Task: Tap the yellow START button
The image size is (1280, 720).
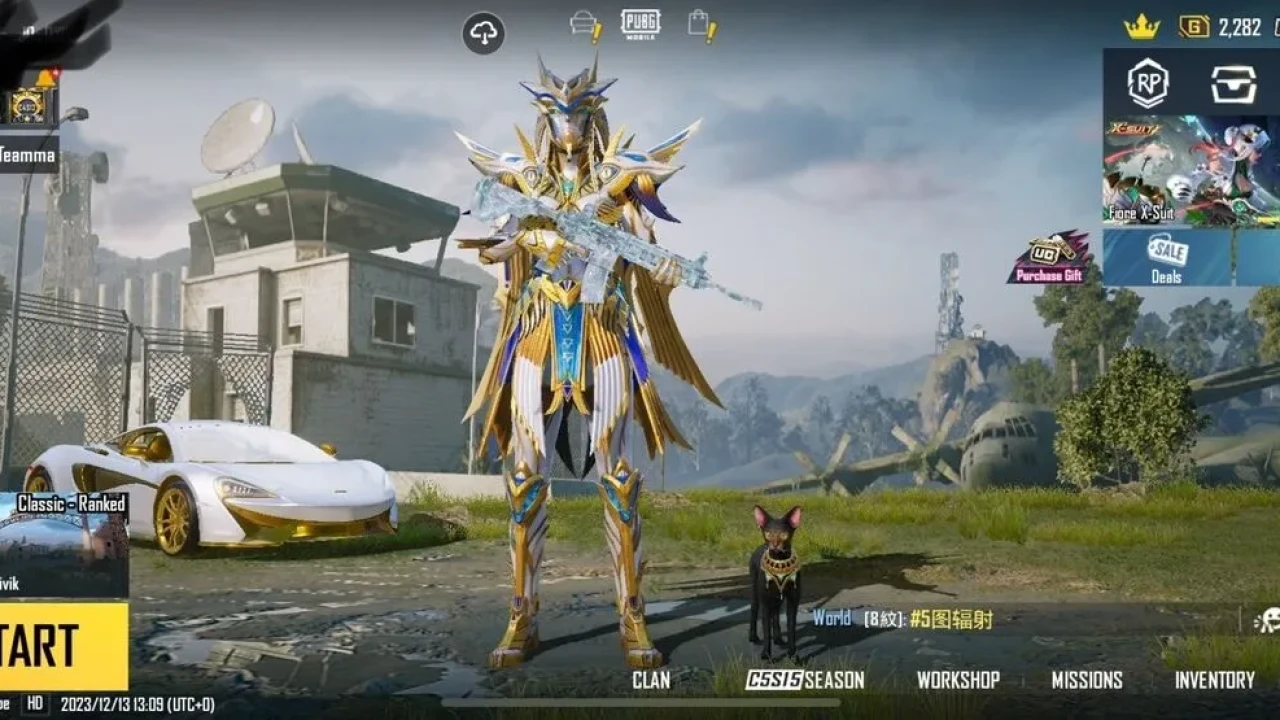Action: [62, 646]
